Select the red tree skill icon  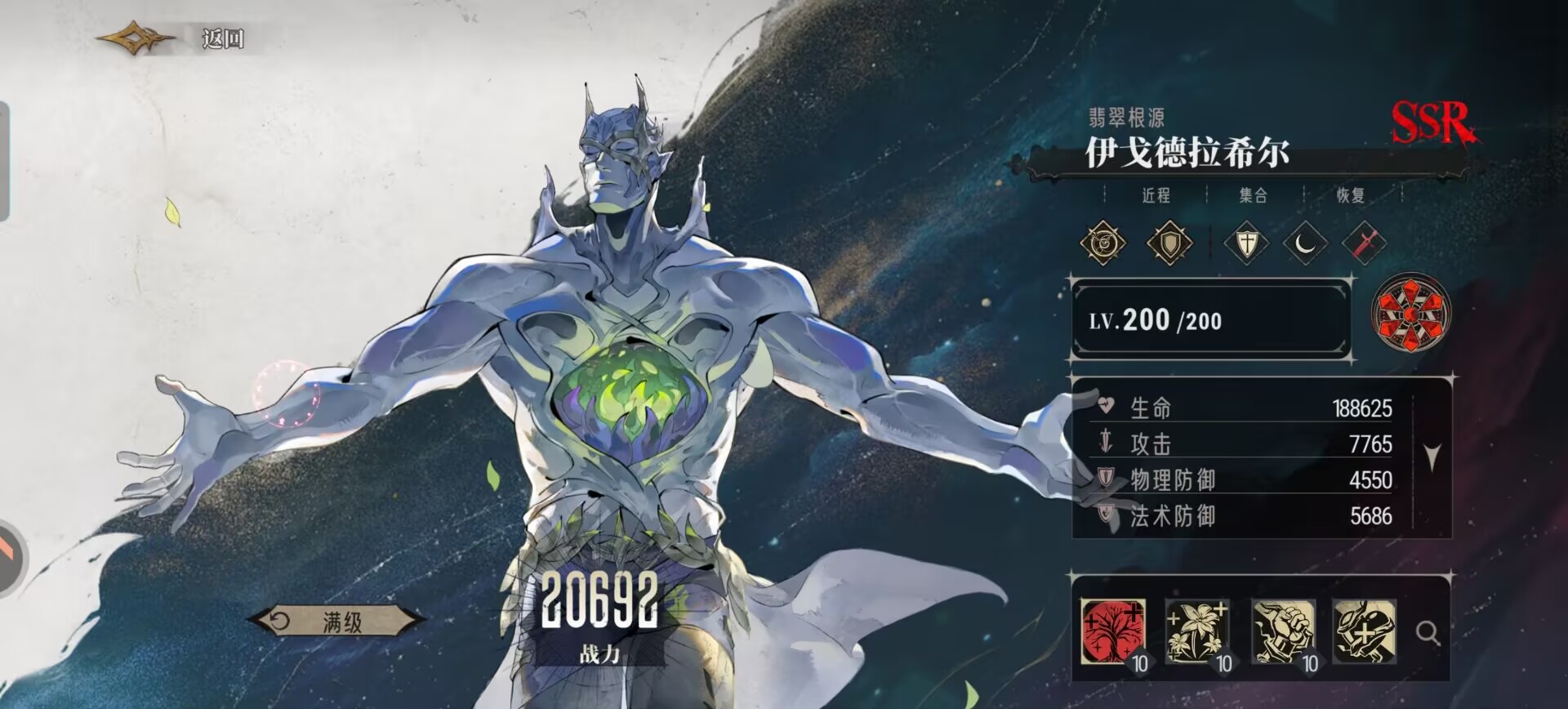pos(1112,631)
